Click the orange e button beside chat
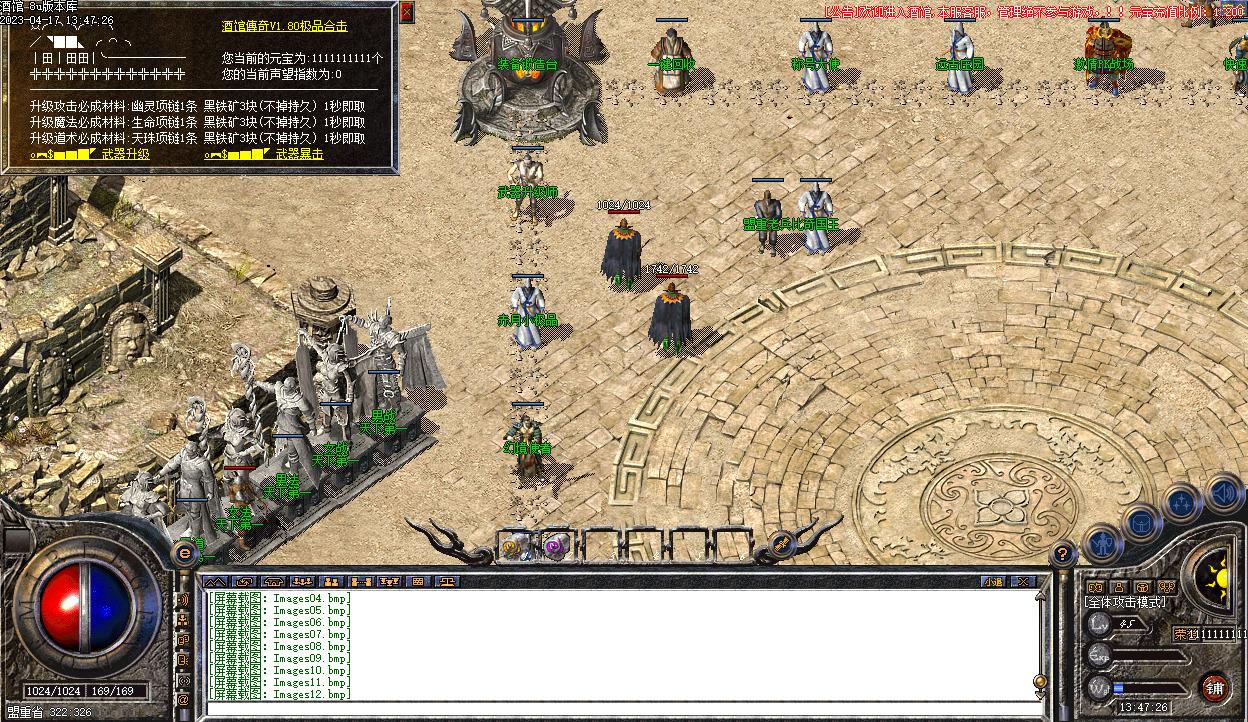The height and width of the screenshot is (722, 1248). click(x=184, y=551)
